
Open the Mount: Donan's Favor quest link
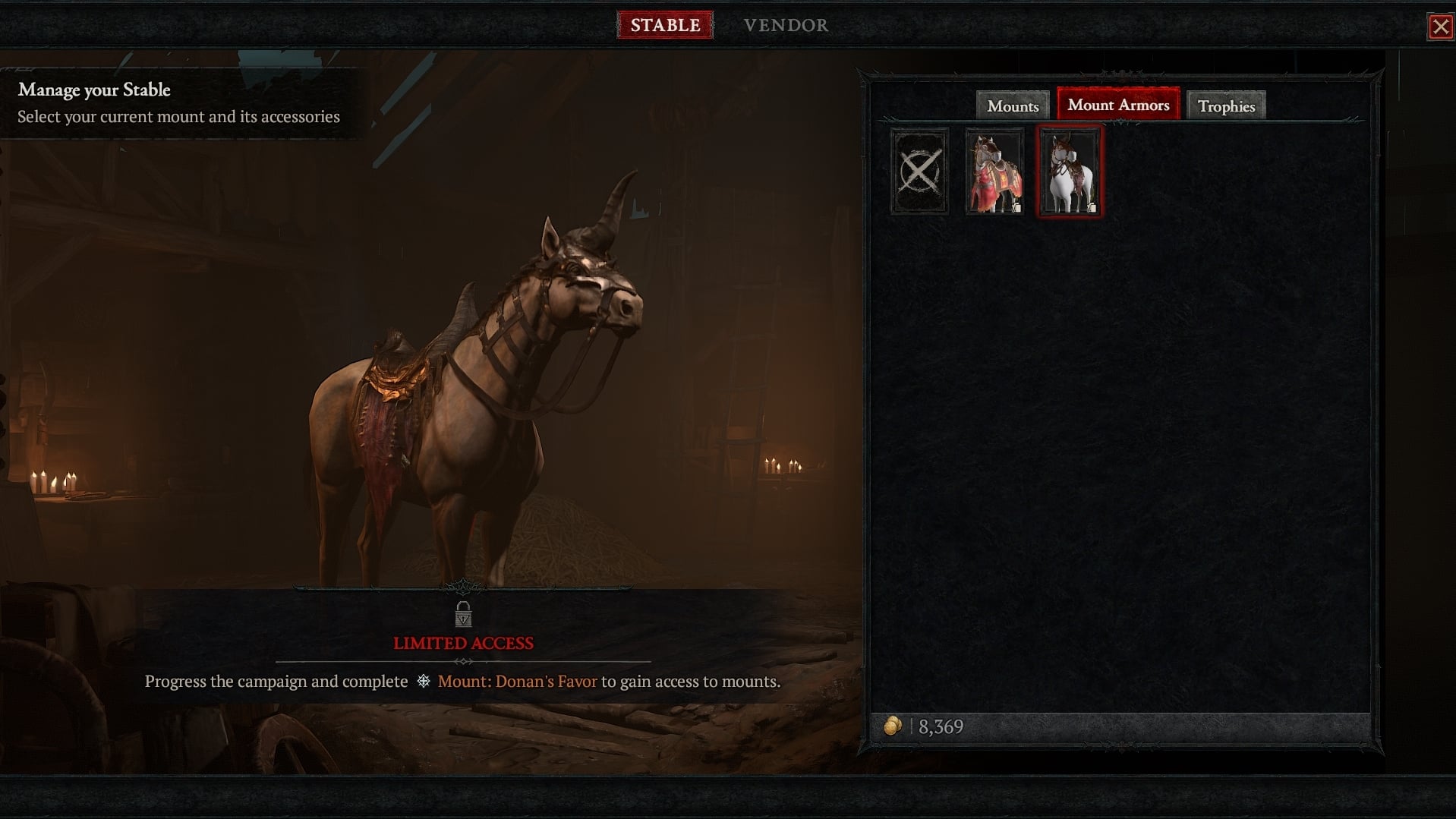(517, 682)
